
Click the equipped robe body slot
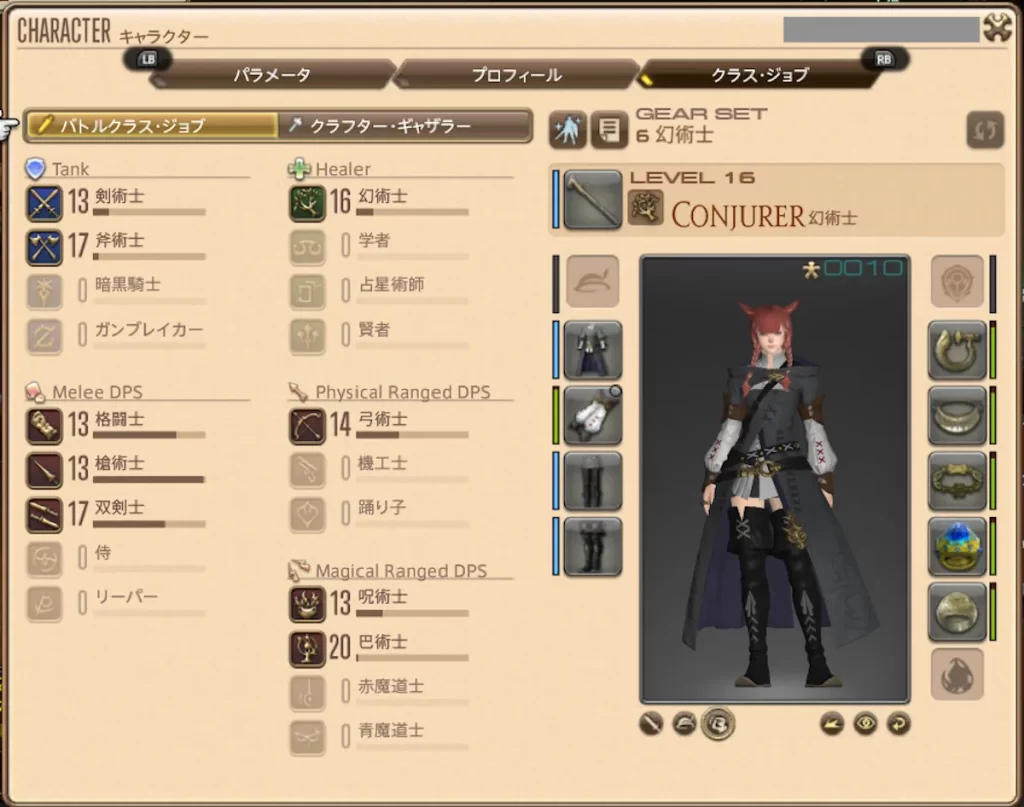pos(592,350)
